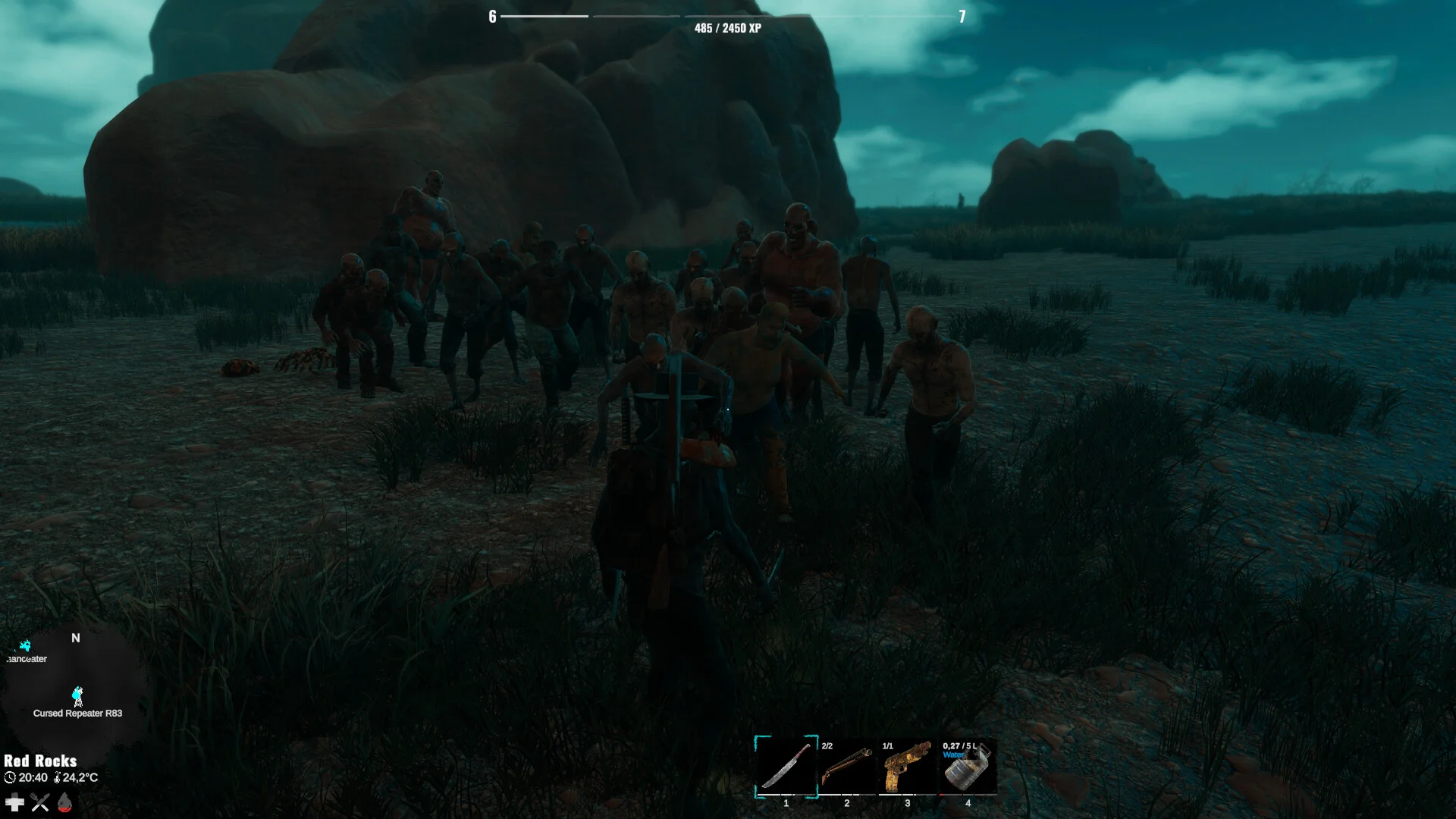Viewport: 1456px width, 819px height.
Task: Click the cyan creature marker on minimap
Action: (25, 646)
